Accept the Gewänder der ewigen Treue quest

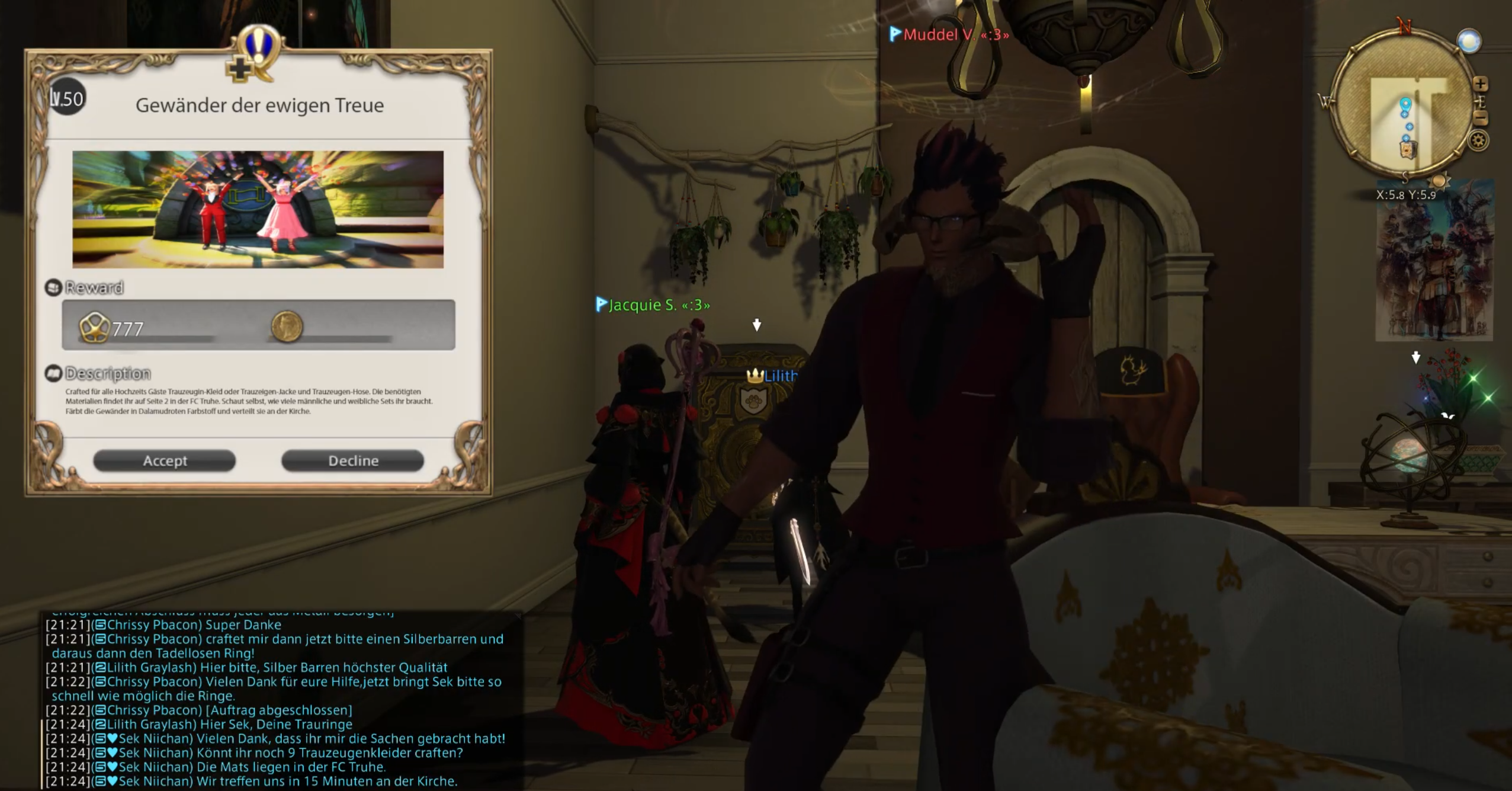[164, 460]
